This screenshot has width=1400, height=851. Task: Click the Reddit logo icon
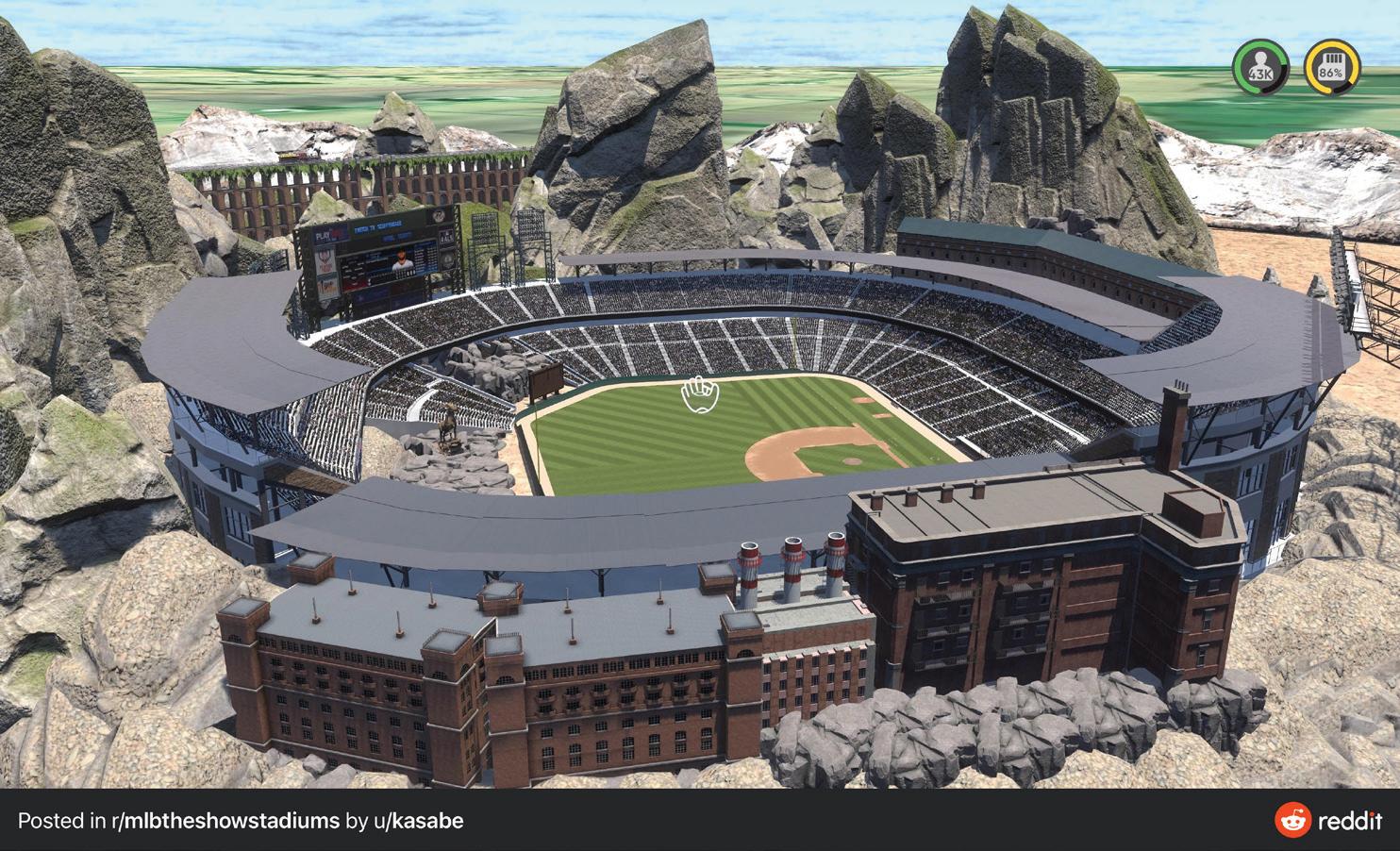pos(1292,821)
